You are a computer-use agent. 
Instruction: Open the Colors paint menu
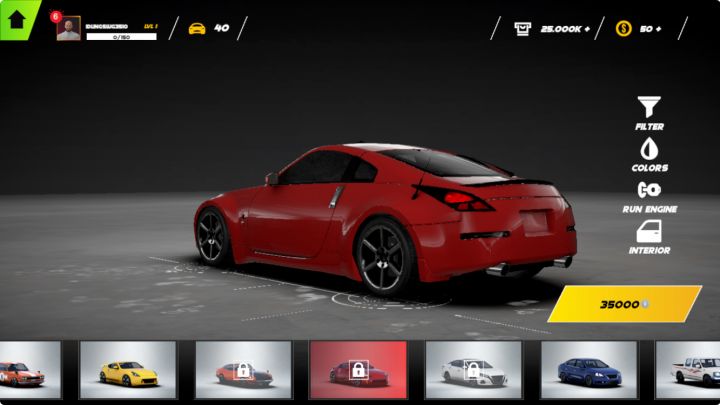[x=649, y=154]
